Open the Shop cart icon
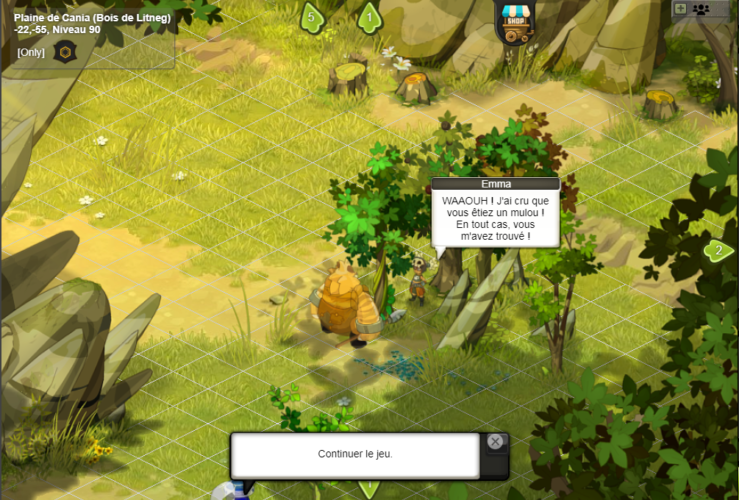This screenshot has height=500, width=739. [x=514, y=22]
